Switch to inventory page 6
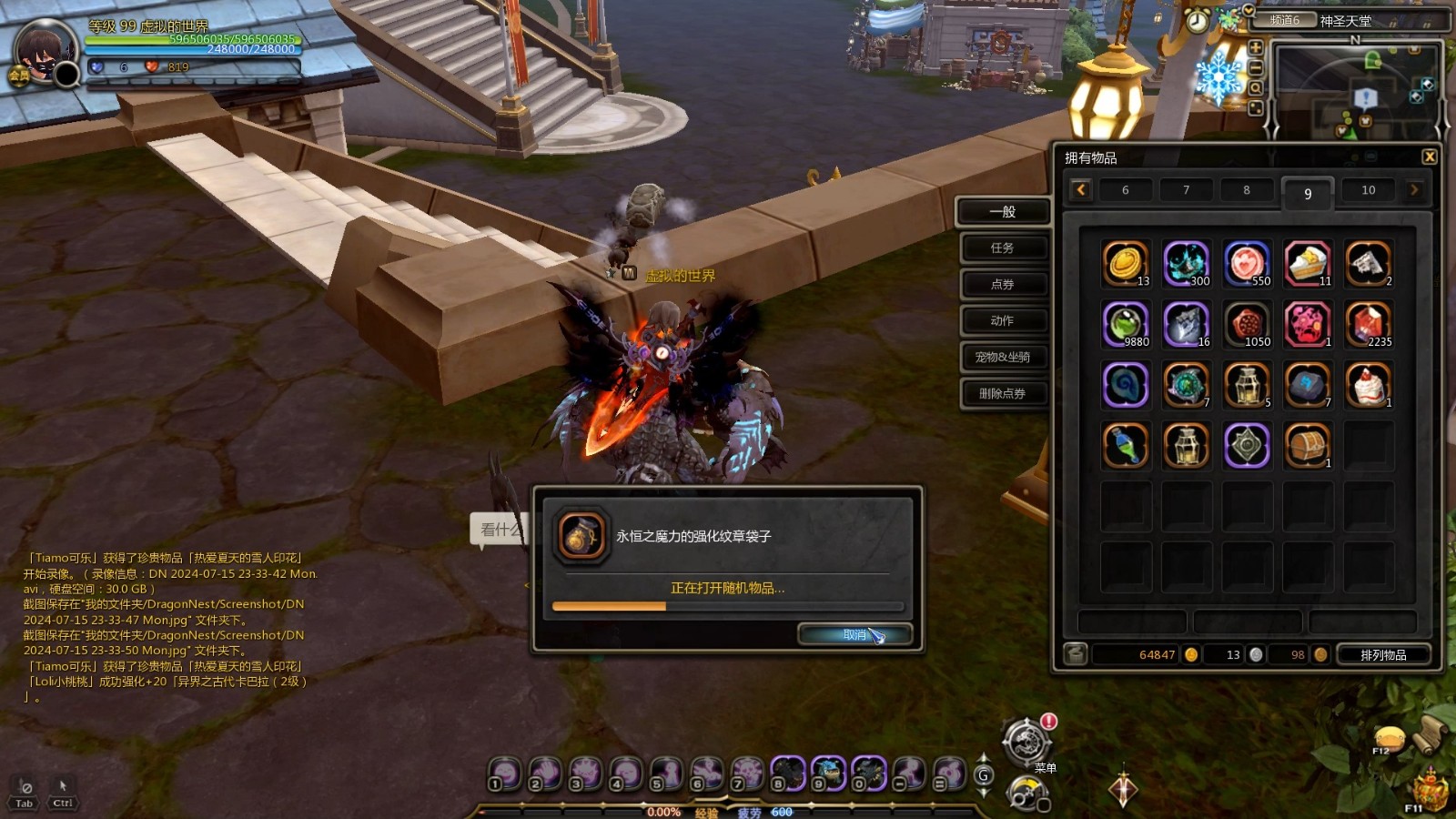 coord(1125,190)
